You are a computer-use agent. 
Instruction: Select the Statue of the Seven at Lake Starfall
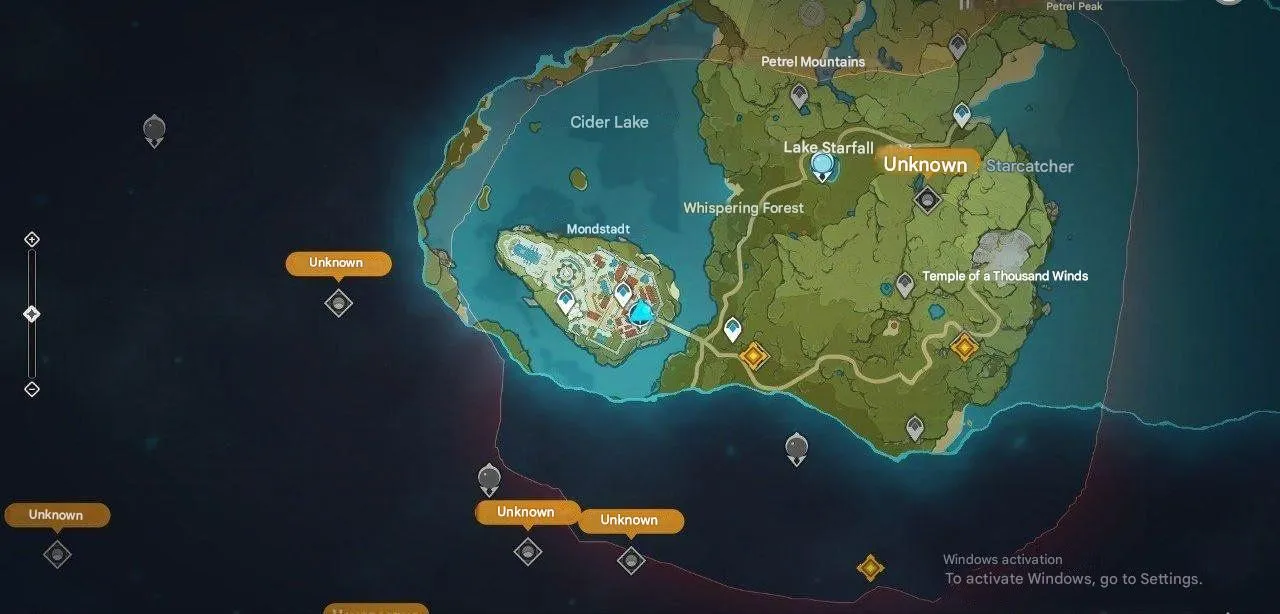point(823,166)
